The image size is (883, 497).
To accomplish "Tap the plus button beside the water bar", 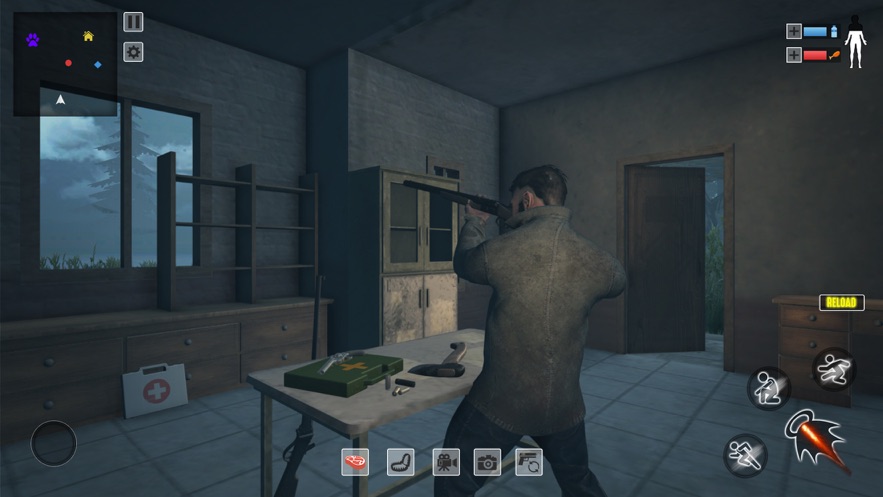I will (794, 31).
